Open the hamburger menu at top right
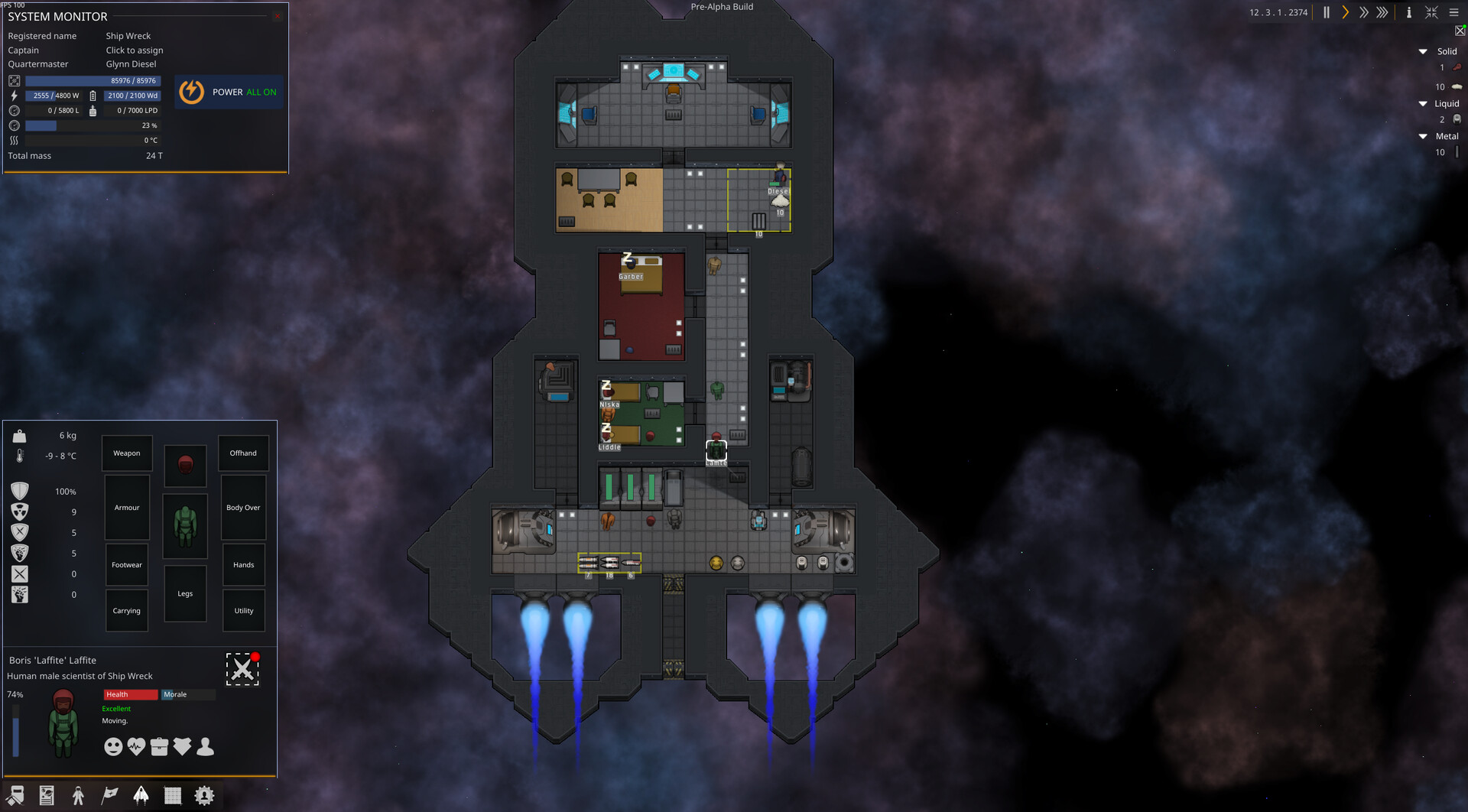Viewport: 1468px width, 812px height. 1453,12
